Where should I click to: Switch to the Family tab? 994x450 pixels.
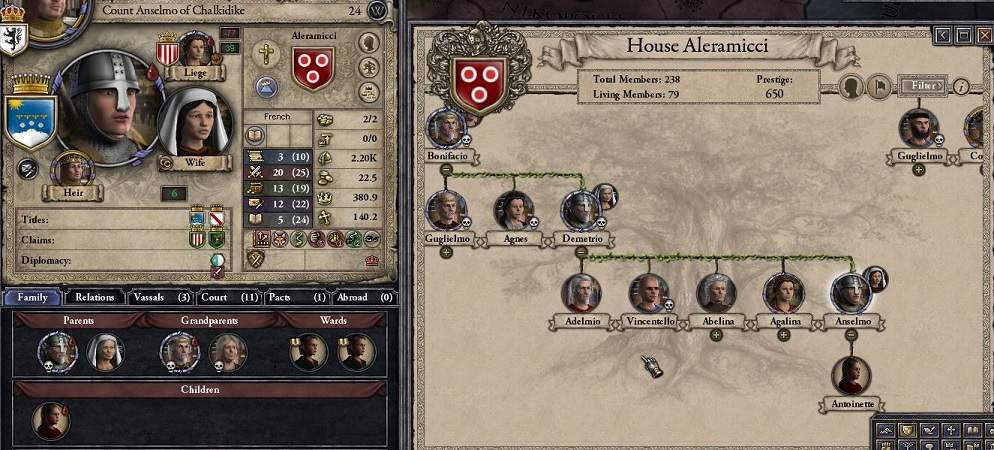[x=32, y=297]
